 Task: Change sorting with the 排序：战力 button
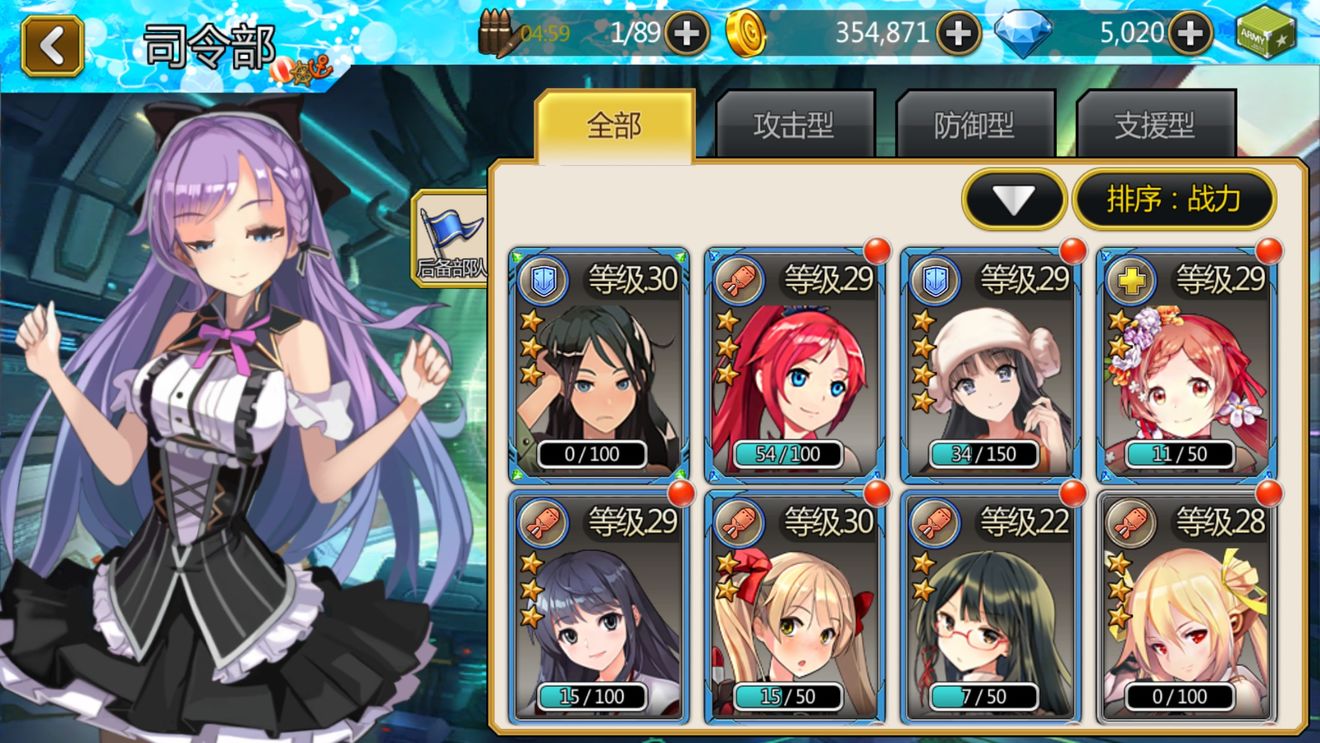click(1174, 200)
